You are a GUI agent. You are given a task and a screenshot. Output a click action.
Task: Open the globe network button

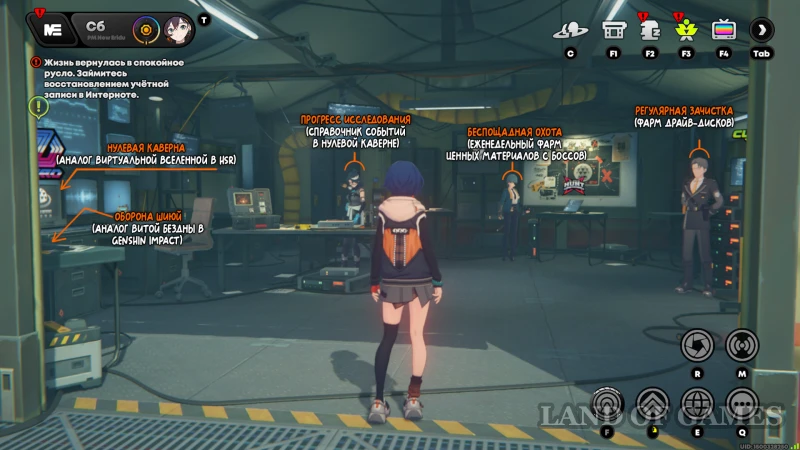pyautogui.click(x=697, y=403)
